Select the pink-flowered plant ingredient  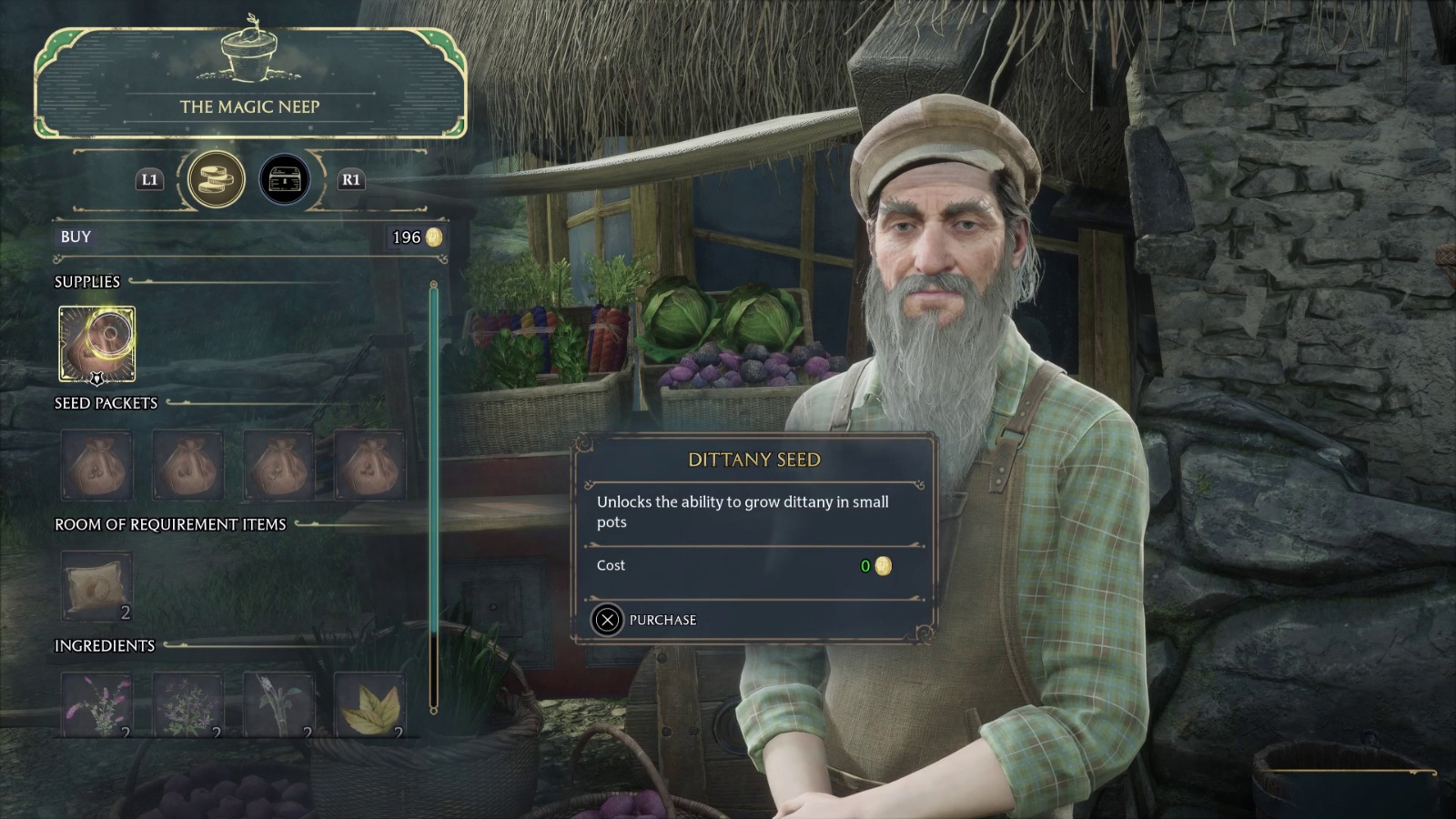tap(97, 705)
